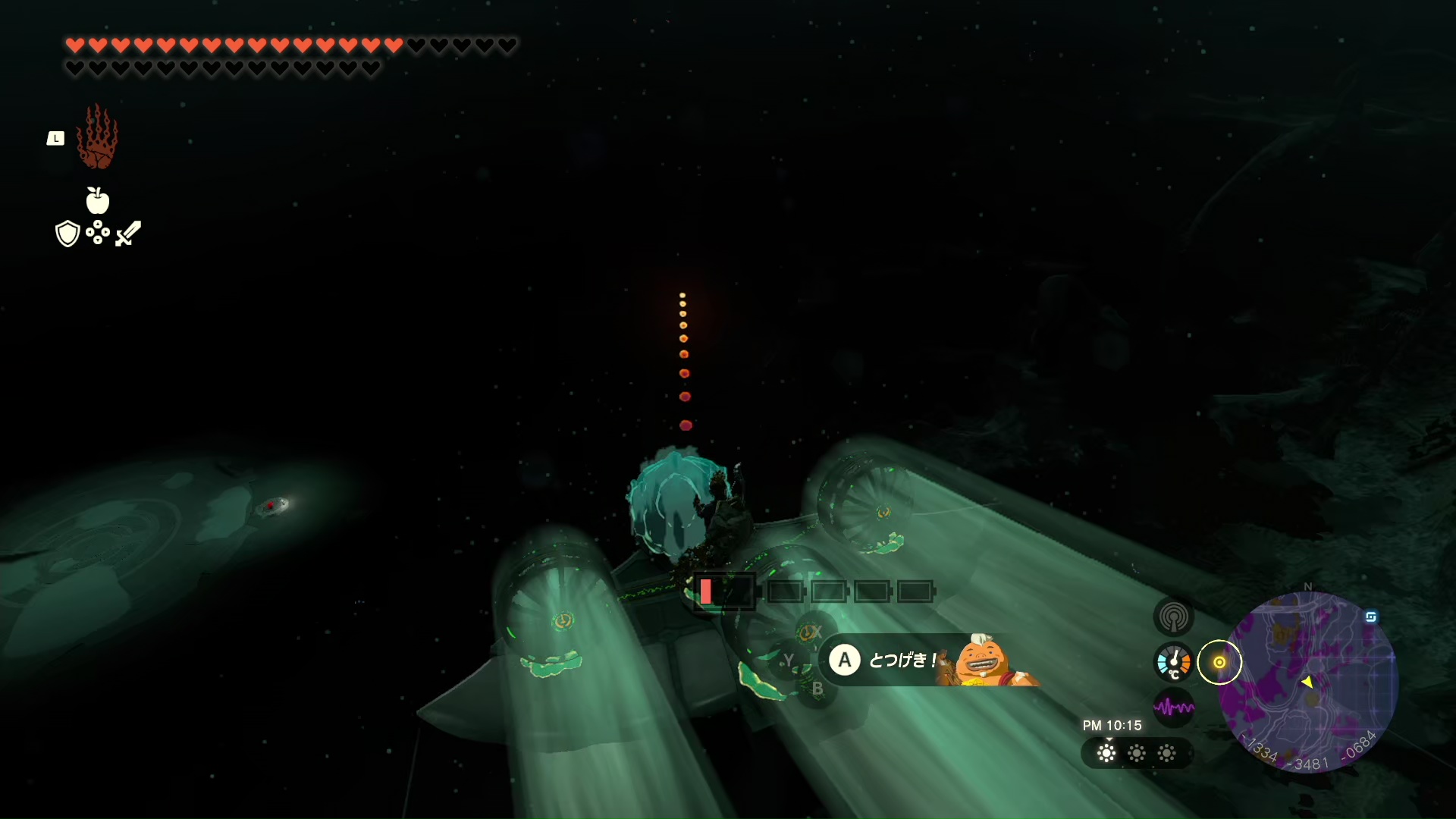Select the sword weapon icon
The image size is (1456, 819).
click(x=128, y=234)
